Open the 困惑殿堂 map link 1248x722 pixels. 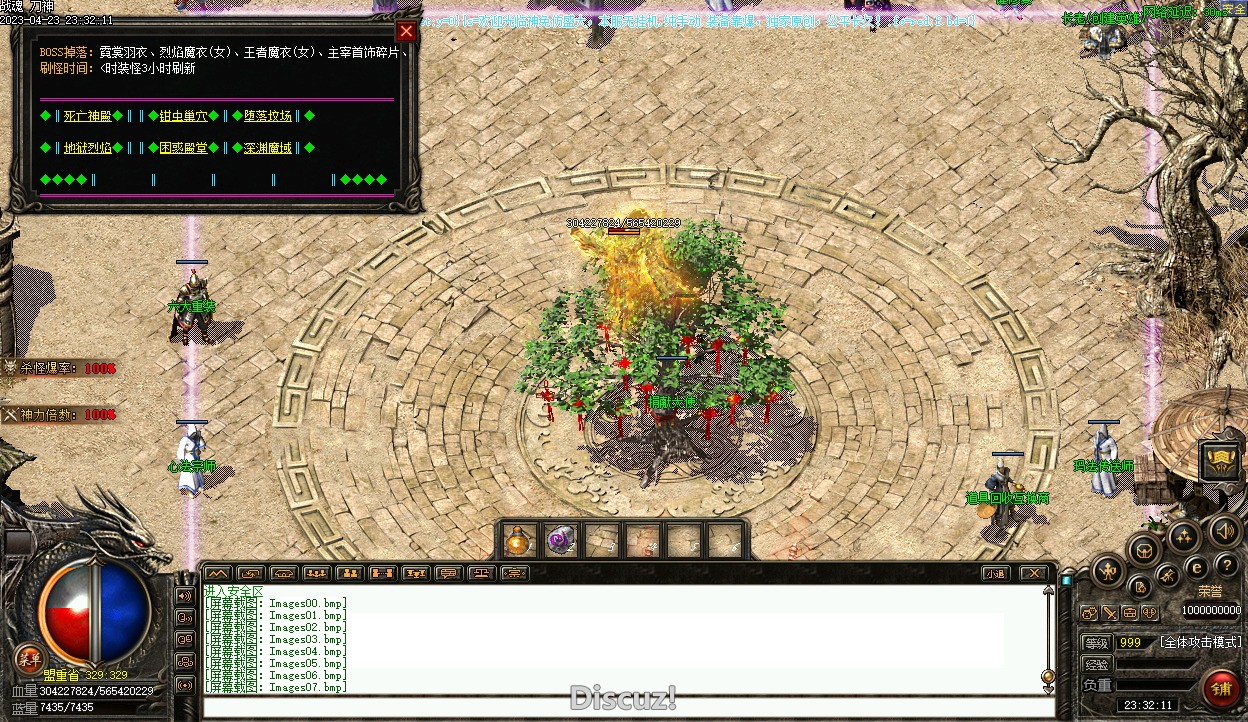[183, 148]
